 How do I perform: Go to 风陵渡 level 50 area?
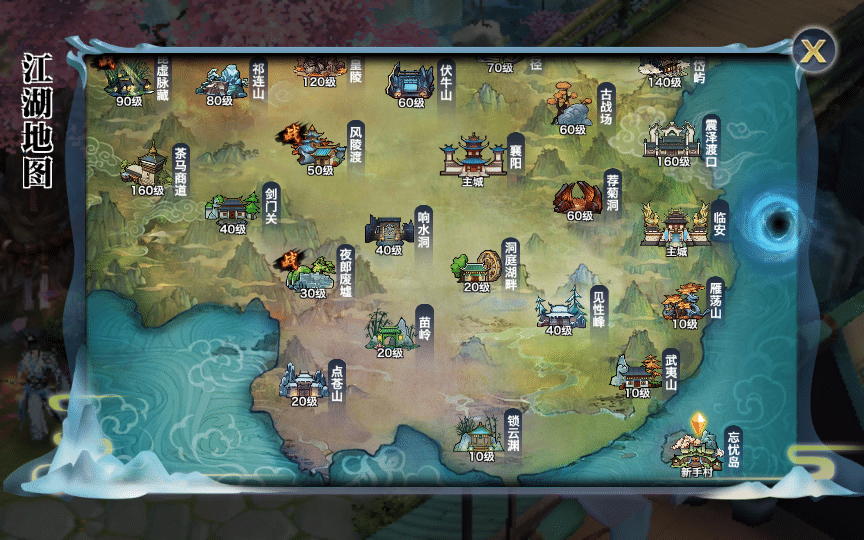click(x=319, y=148)
